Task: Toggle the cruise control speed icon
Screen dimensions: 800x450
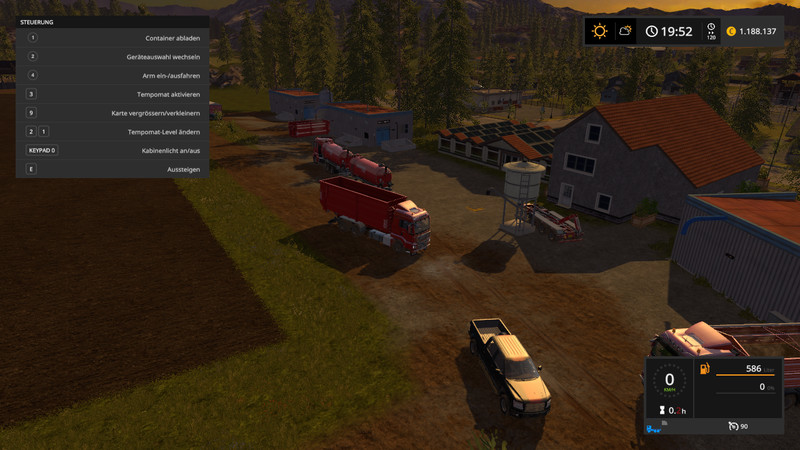Action: click(733, 427)
